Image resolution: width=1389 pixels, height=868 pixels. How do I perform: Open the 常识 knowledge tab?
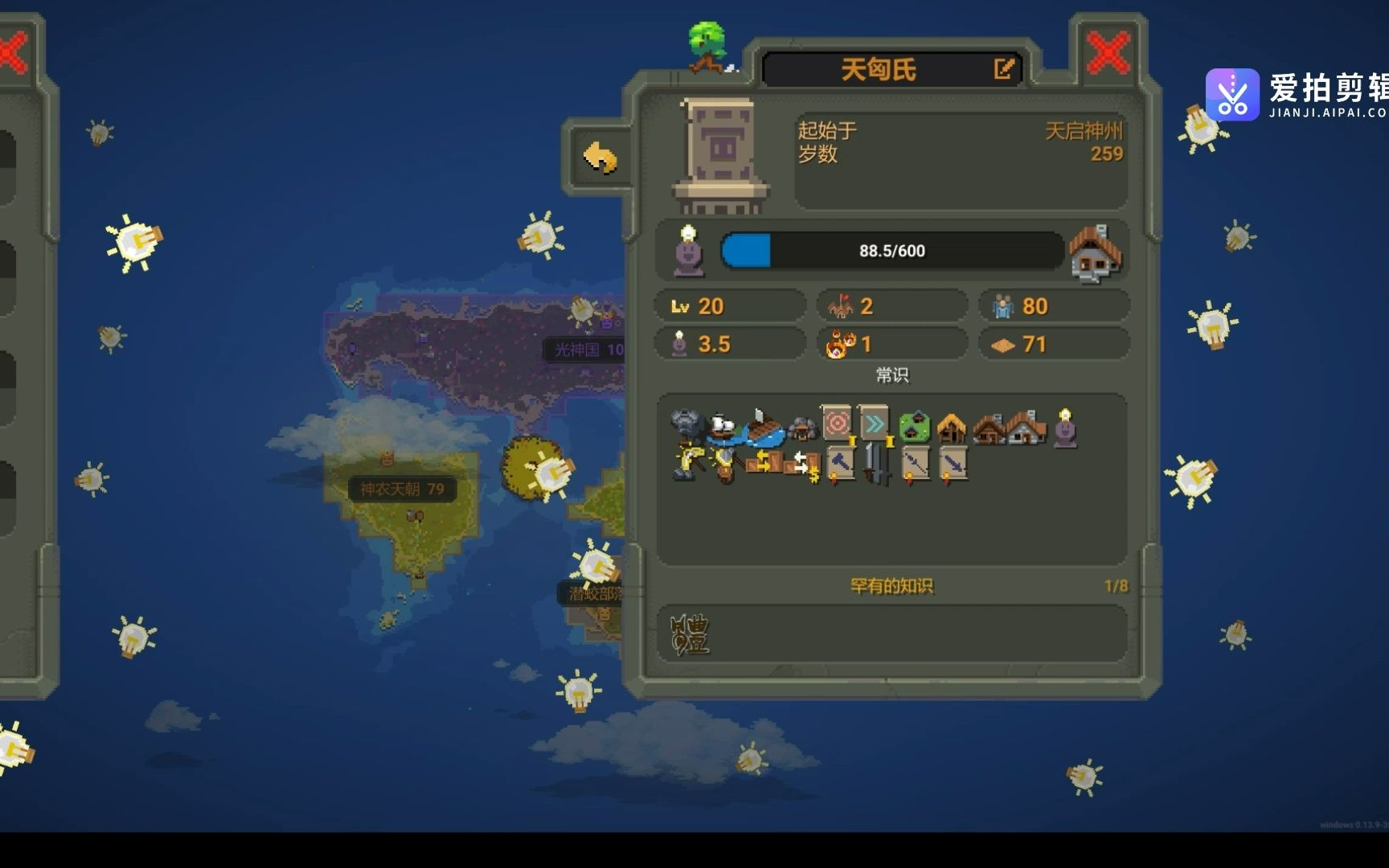point(892,375)
